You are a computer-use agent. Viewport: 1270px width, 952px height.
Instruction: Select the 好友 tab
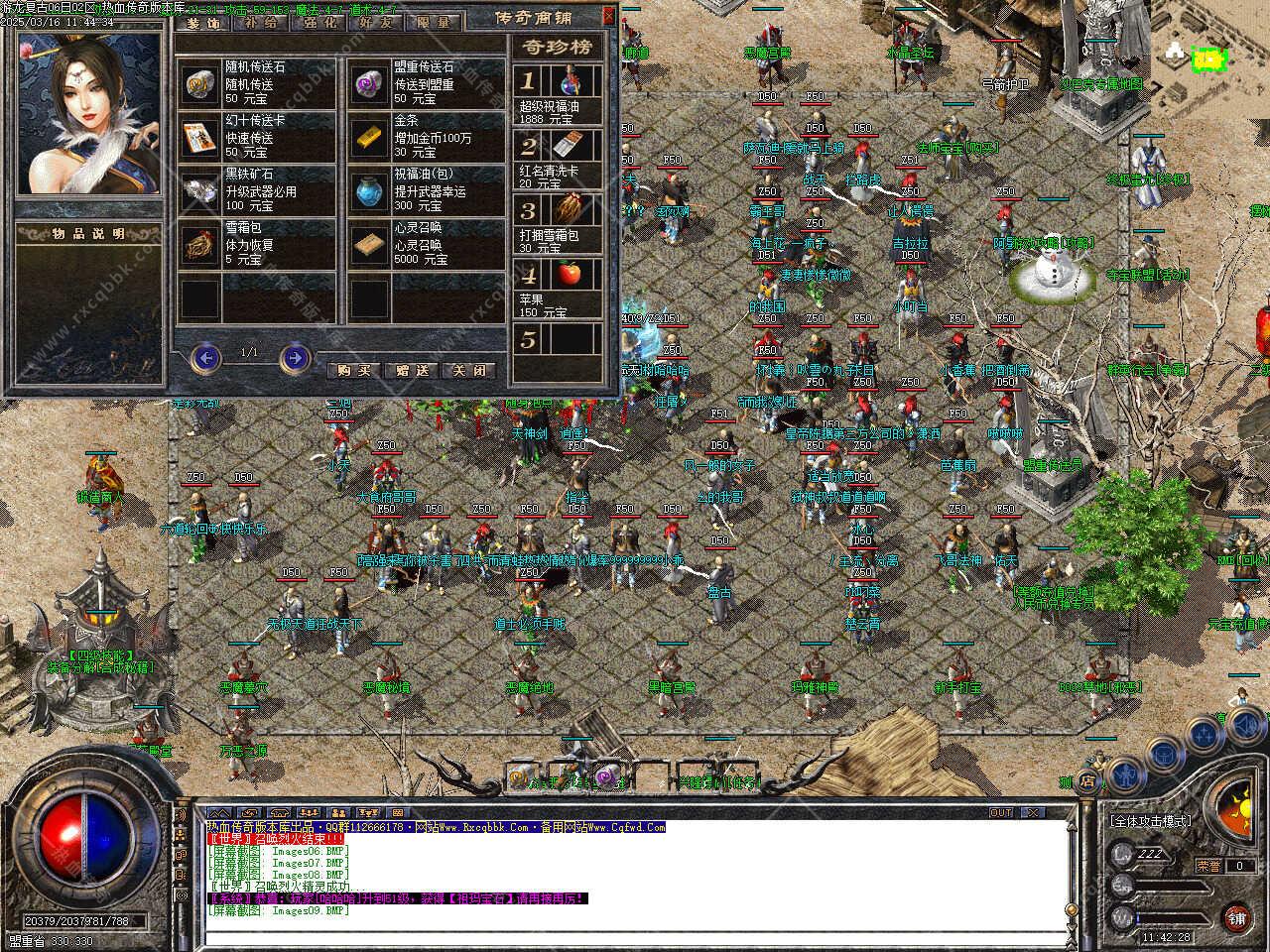[376, 22]
